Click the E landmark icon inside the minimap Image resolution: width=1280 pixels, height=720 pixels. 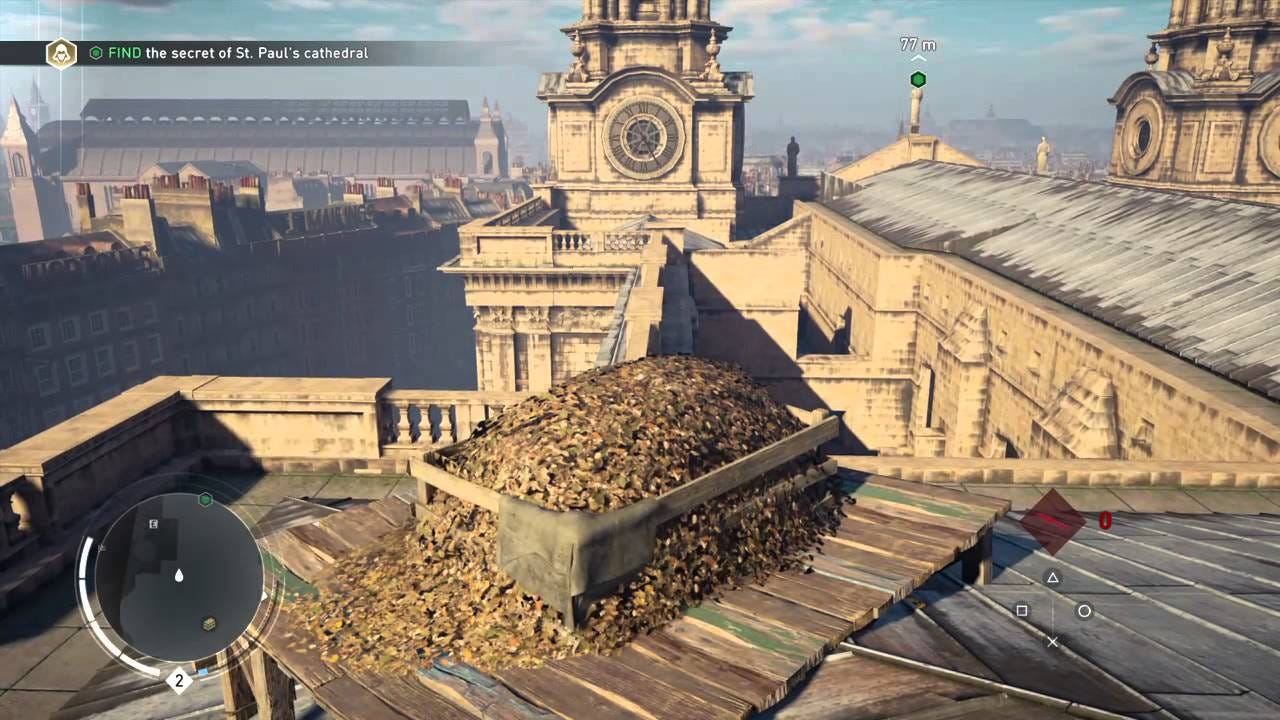(x=152, y=524)
